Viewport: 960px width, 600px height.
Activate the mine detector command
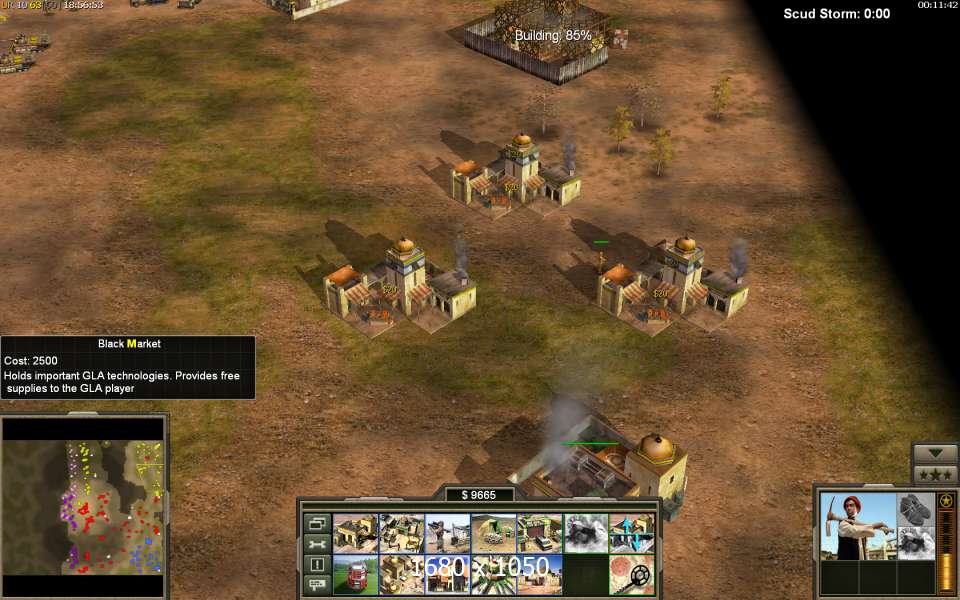coord(632,575)
